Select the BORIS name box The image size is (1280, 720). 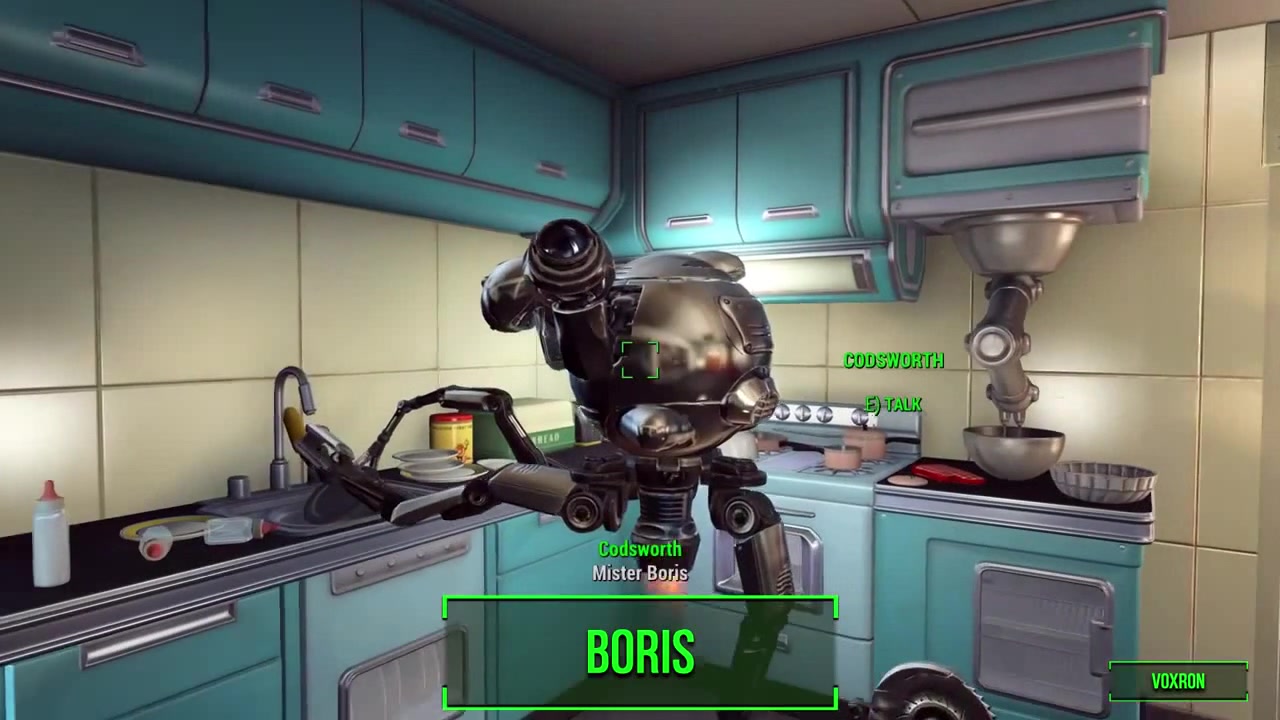640,653
